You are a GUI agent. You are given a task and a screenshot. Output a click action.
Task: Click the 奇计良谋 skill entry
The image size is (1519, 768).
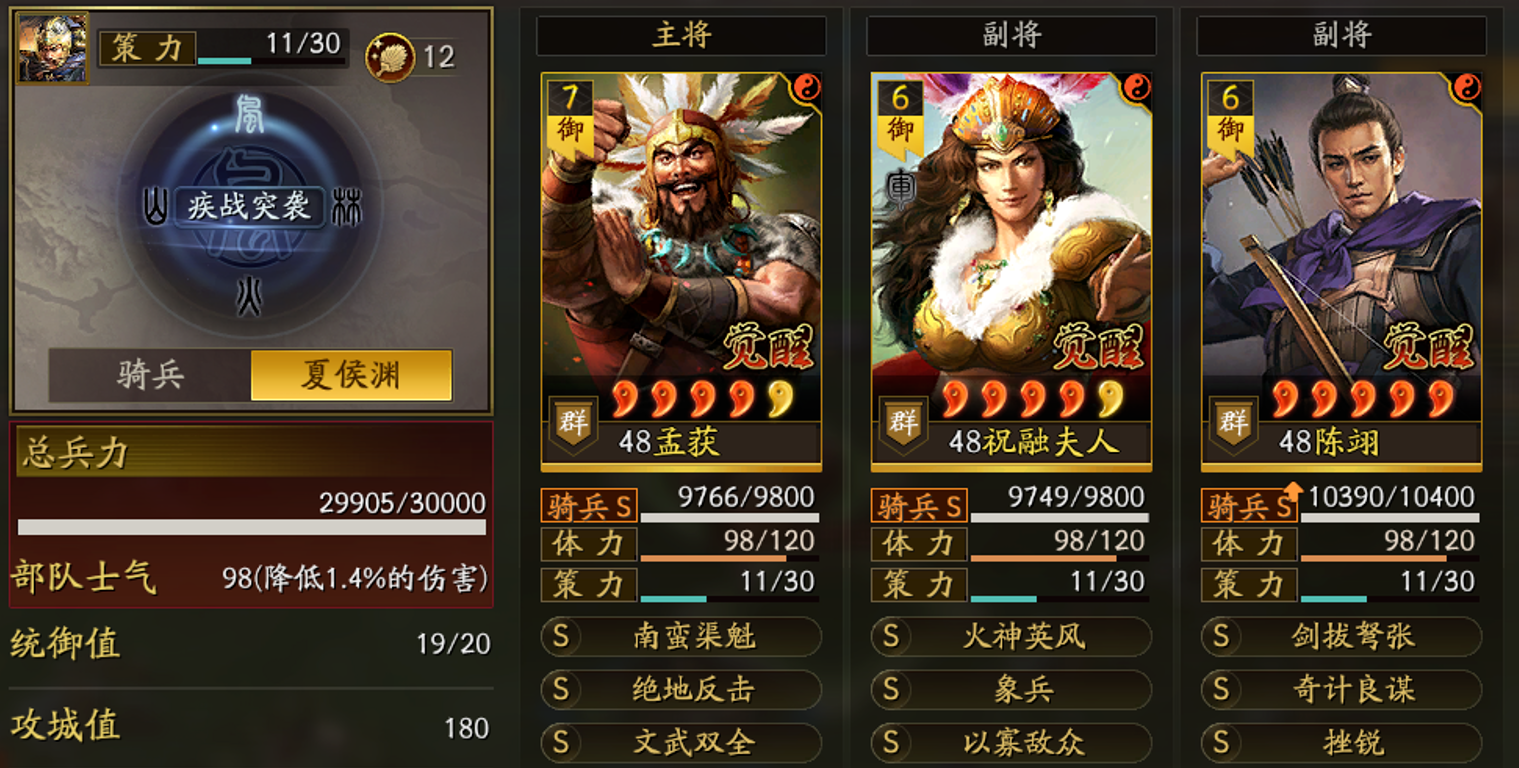[1339, 690]
